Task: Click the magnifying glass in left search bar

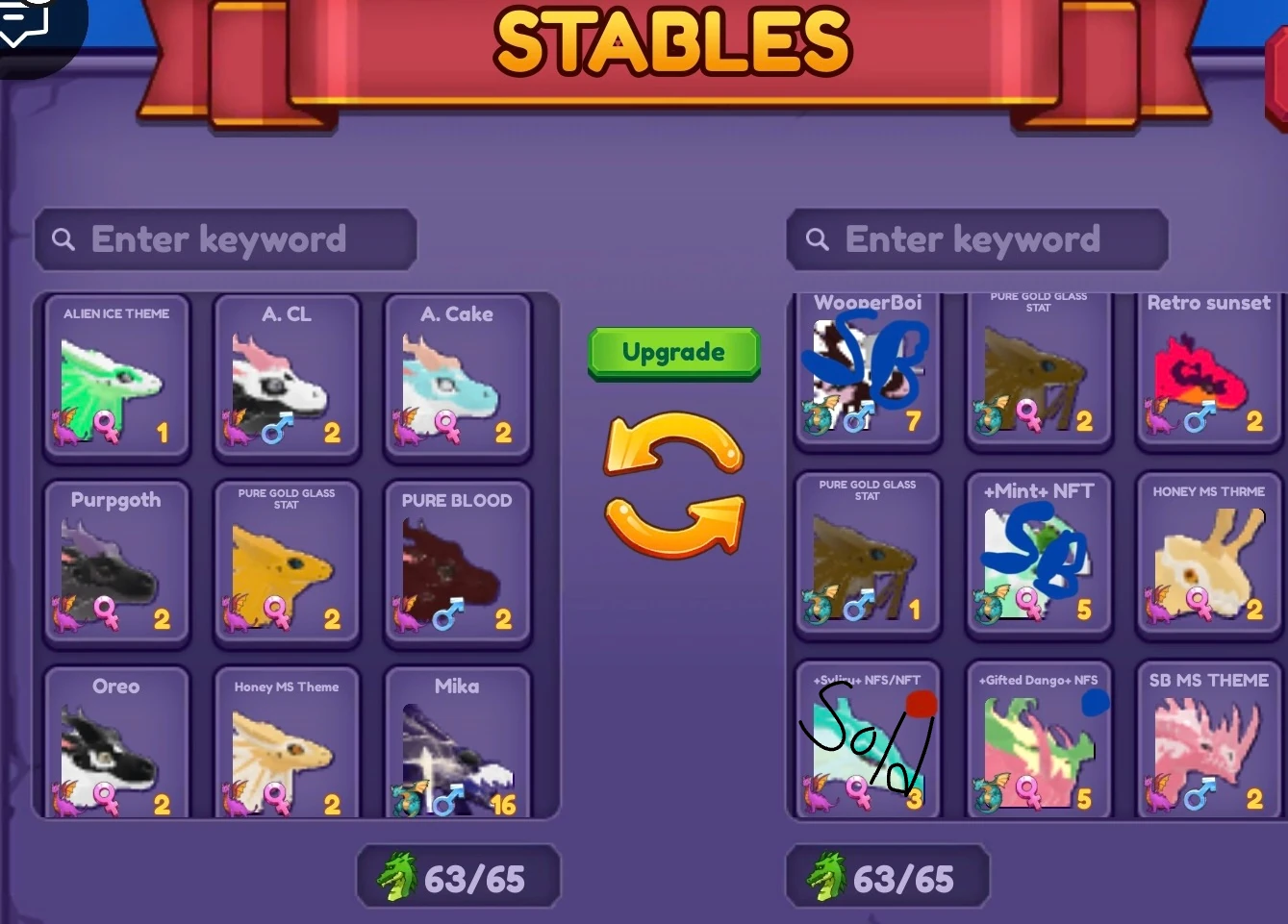Action: coord(62,238)
